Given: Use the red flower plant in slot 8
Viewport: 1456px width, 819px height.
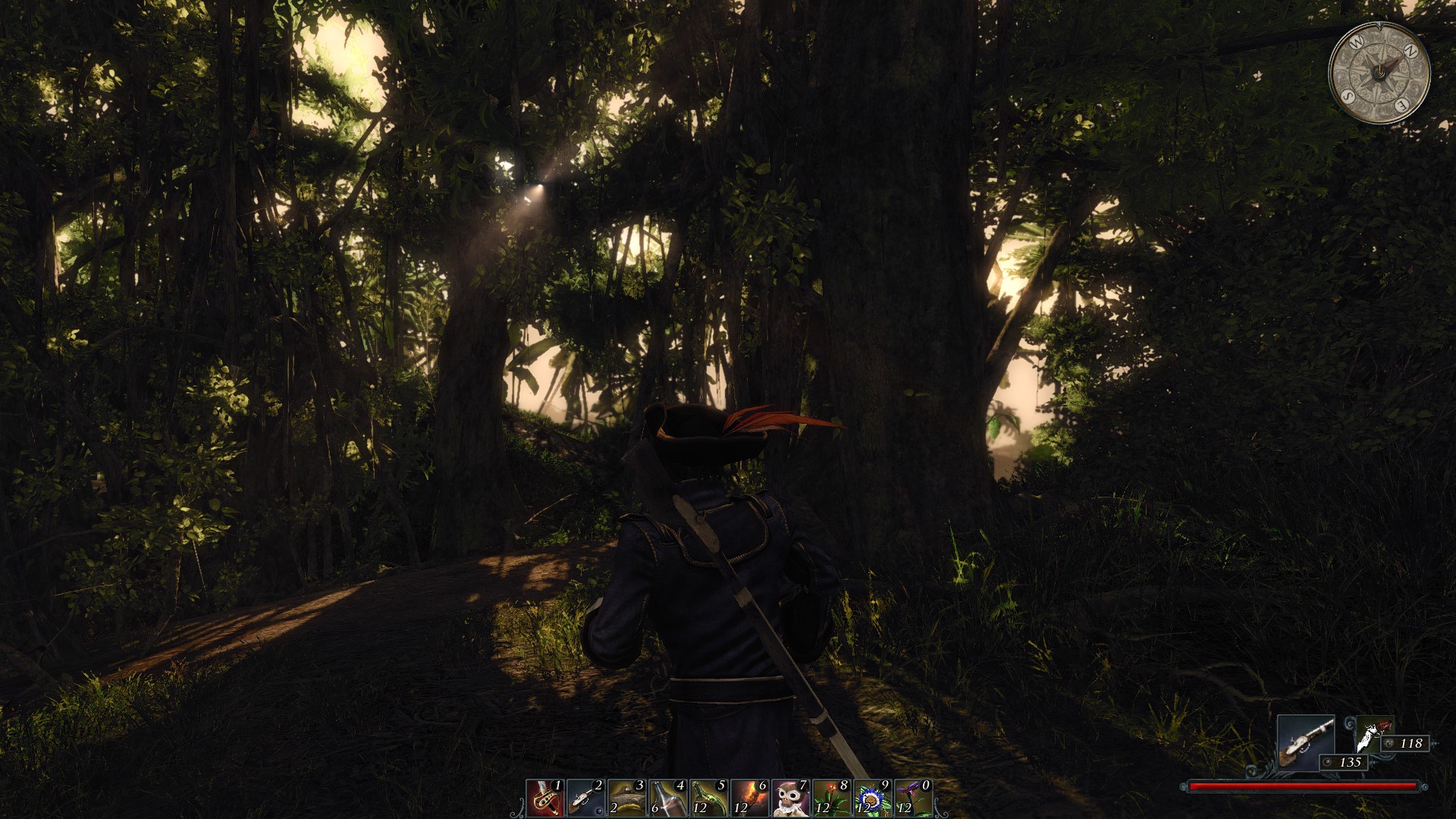Looking at the screenshot, I should [x=831, y=798].
